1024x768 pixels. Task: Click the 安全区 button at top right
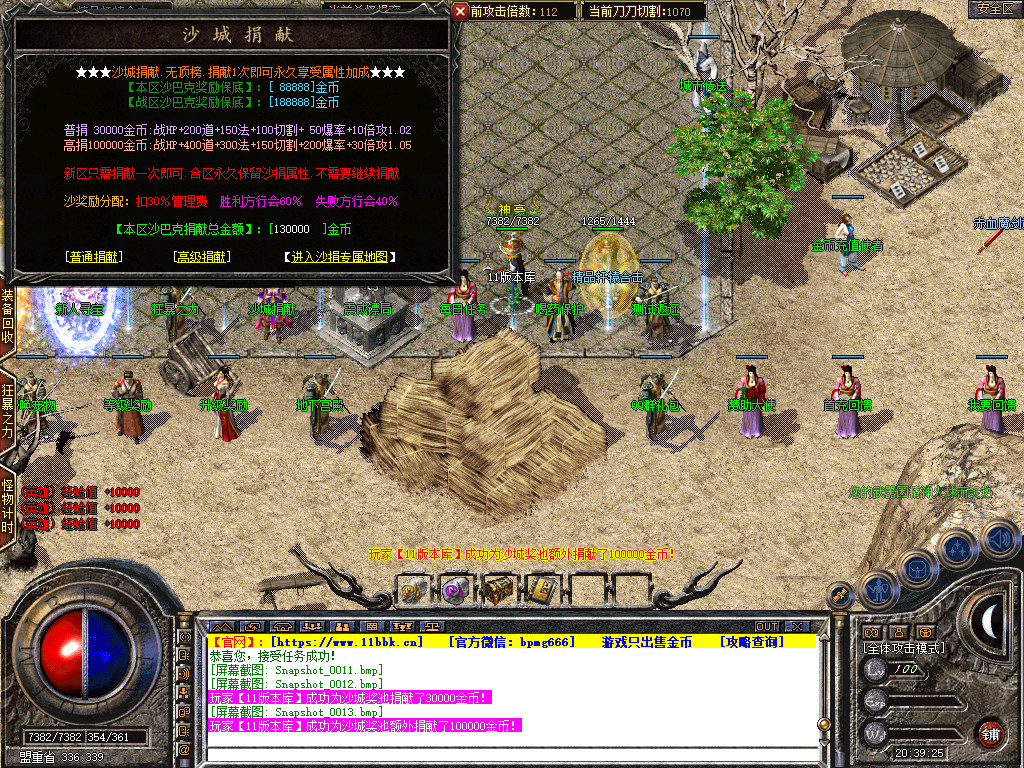point(995,9)
